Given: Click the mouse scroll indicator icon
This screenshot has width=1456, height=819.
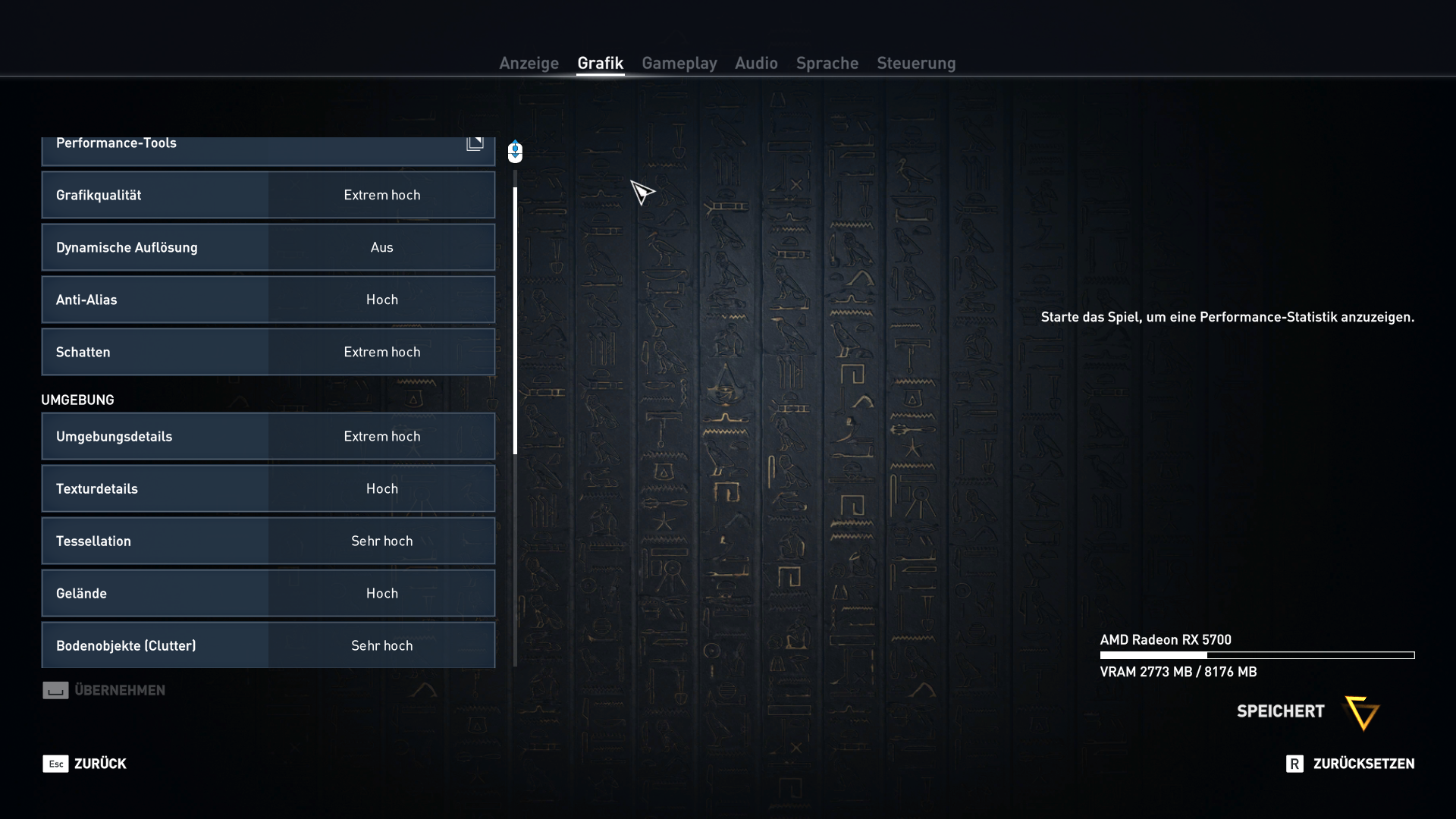Looking at the screenshot, I should point(515,151).
